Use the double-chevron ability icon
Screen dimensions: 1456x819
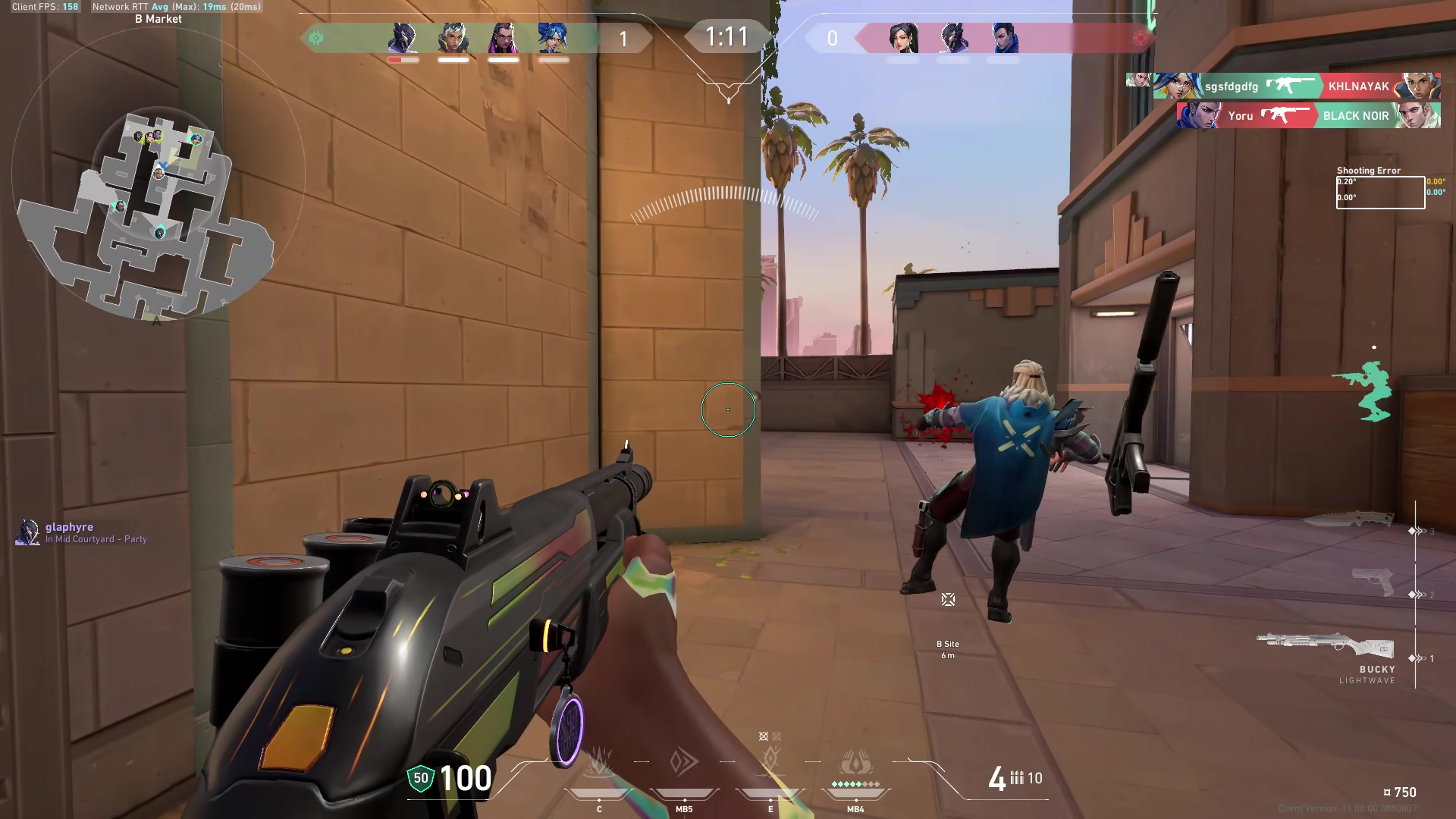click(x=684, y=762)
